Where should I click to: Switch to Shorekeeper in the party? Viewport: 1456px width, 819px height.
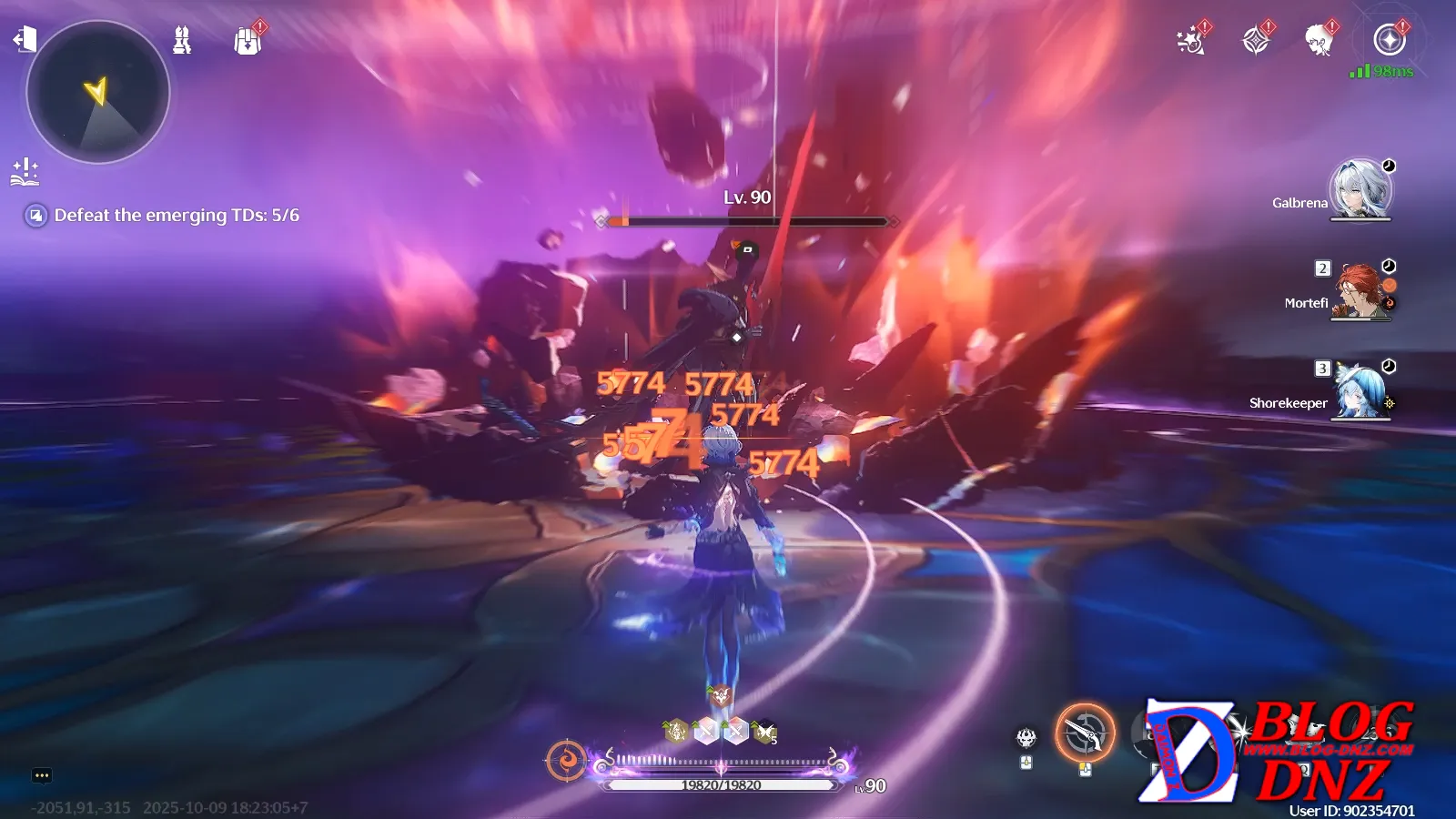coord(1360,391)
